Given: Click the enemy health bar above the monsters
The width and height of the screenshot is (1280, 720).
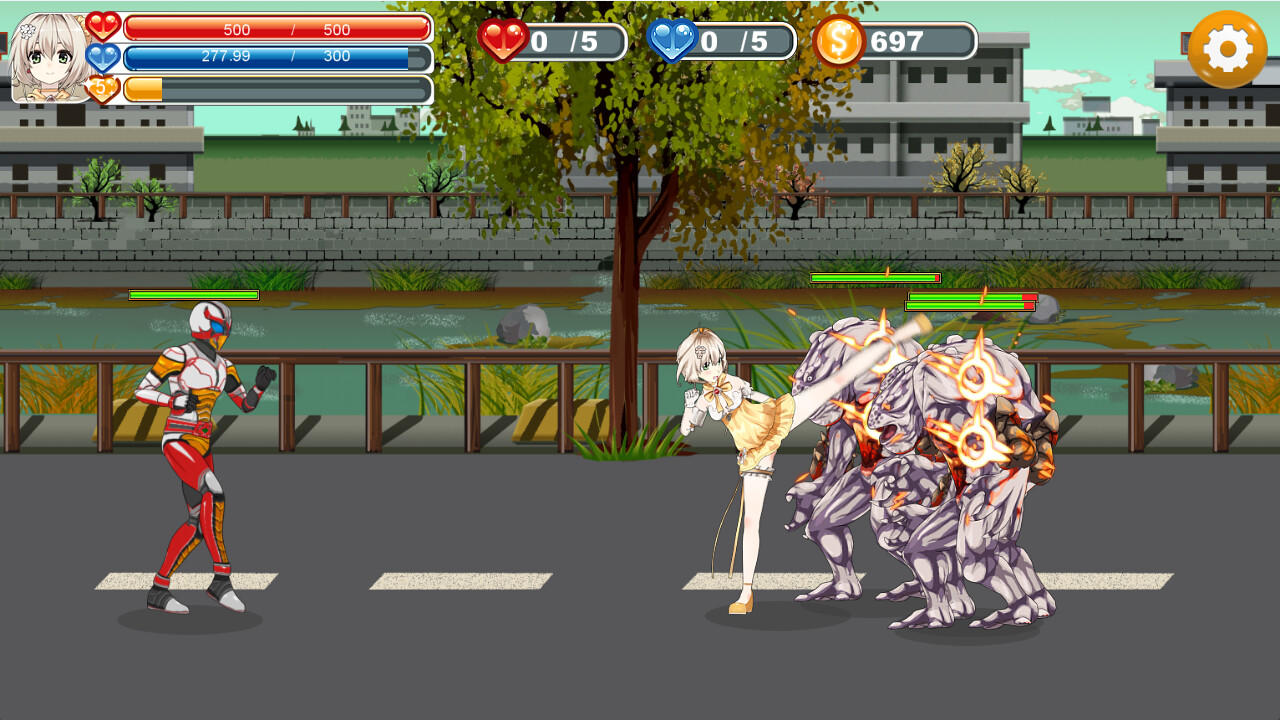Looking at the screenshot, I should coord(875,278).
